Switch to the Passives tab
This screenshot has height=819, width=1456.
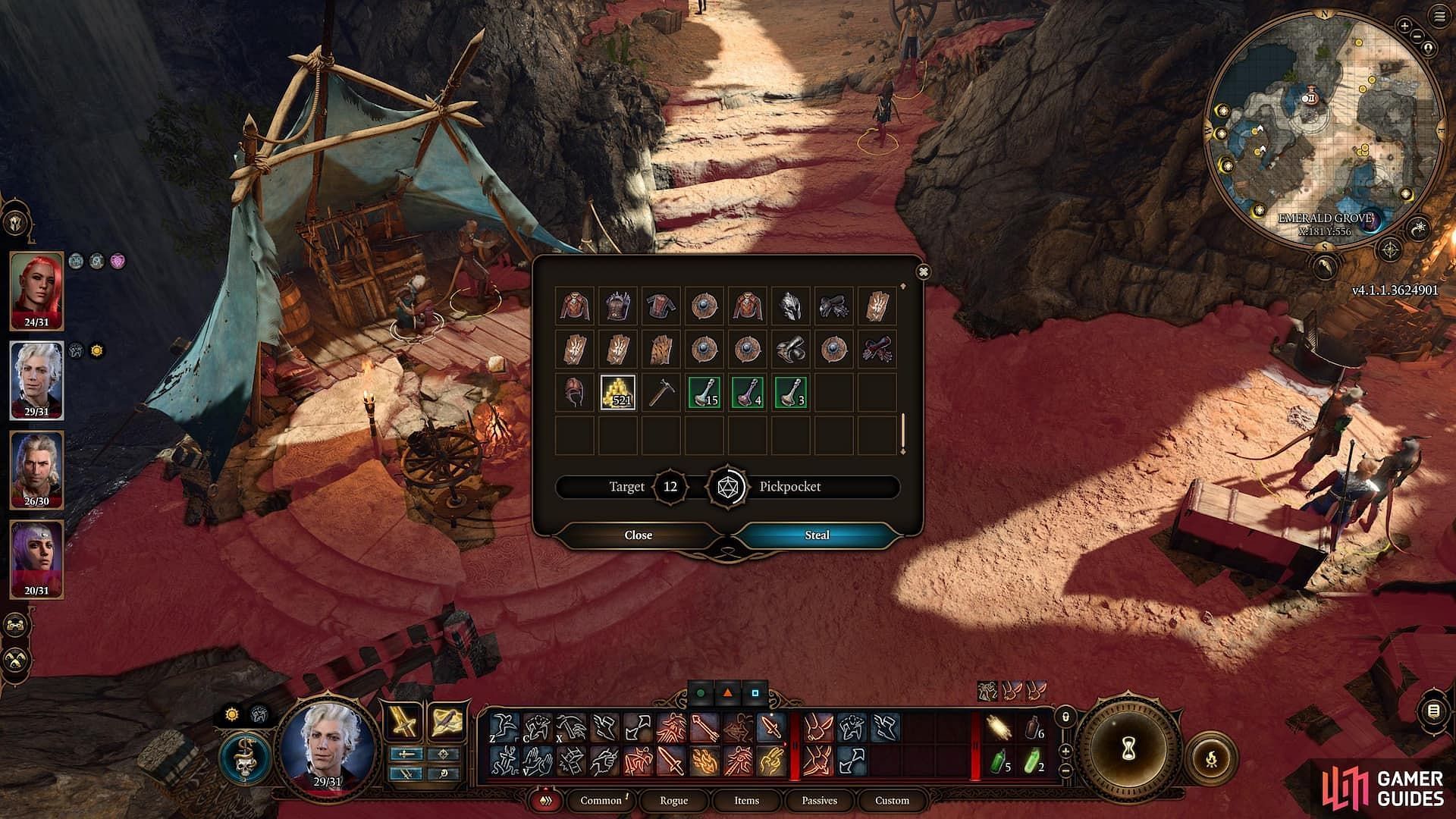(819, 800)
